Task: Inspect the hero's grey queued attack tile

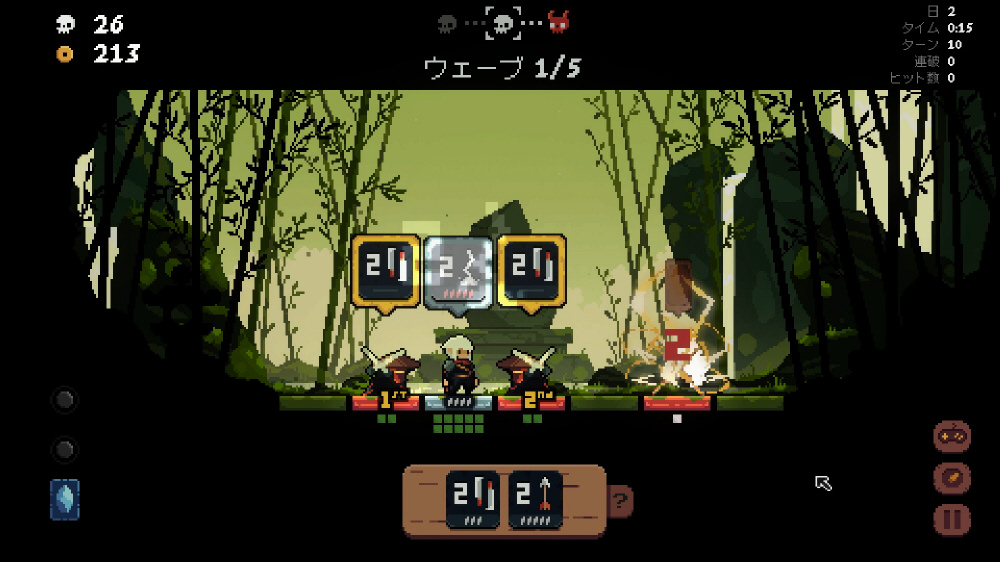Action: click(x=458, y=271)
